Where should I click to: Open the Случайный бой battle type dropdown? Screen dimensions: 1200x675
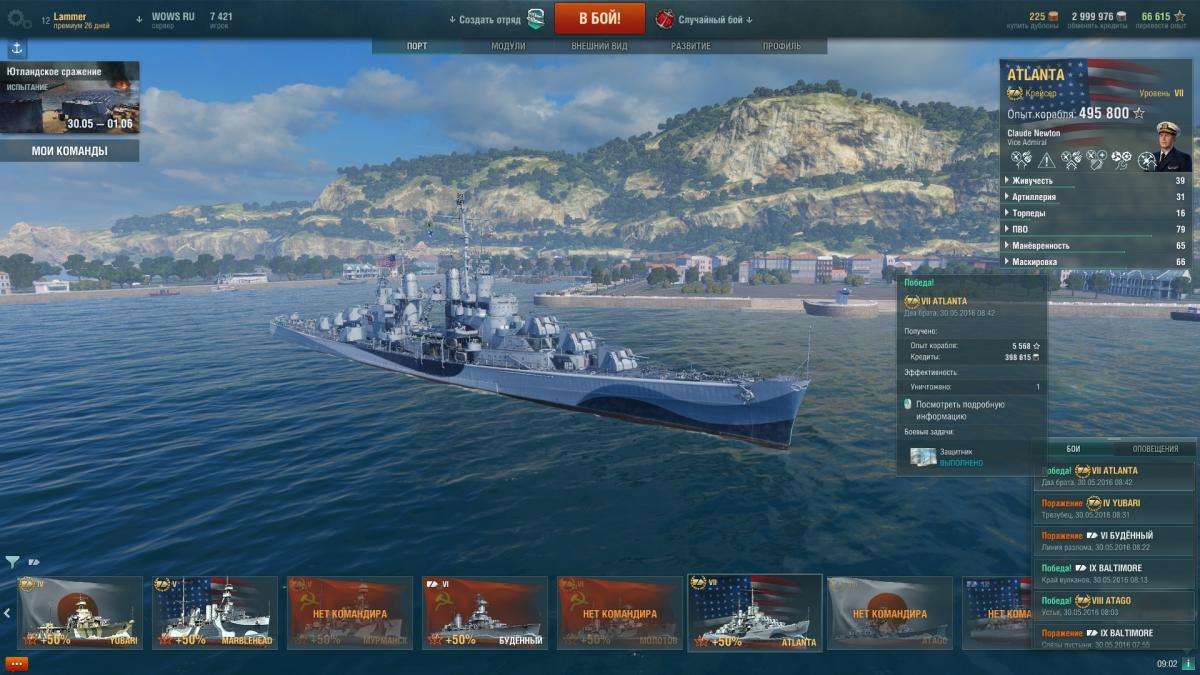pyautogui.click(x=714, y=19)
